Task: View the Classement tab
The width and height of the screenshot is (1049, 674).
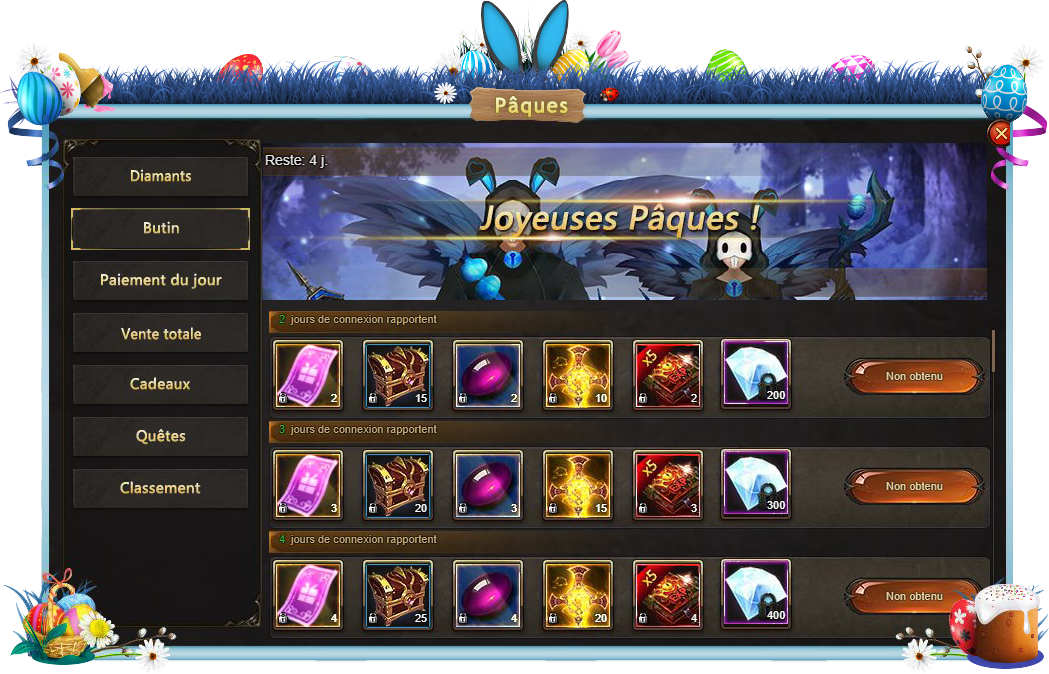Action: pyautogui.click(x=160, y=488)
